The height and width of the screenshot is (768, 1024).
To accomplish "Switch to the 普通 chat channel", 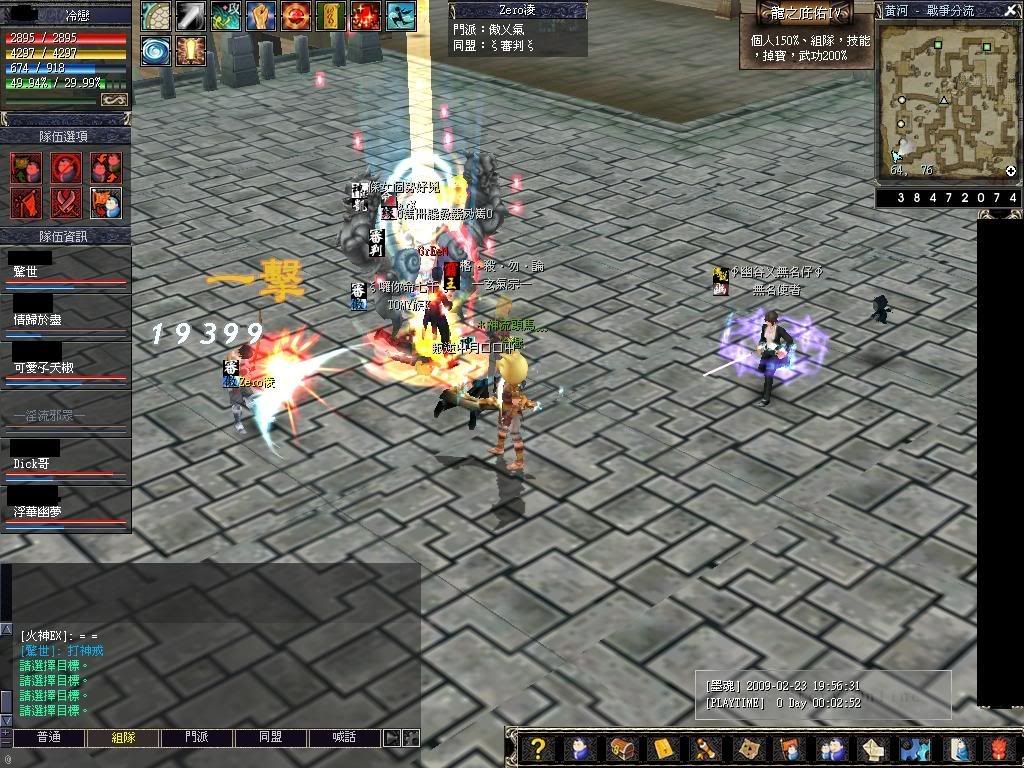I will point(49,738).
